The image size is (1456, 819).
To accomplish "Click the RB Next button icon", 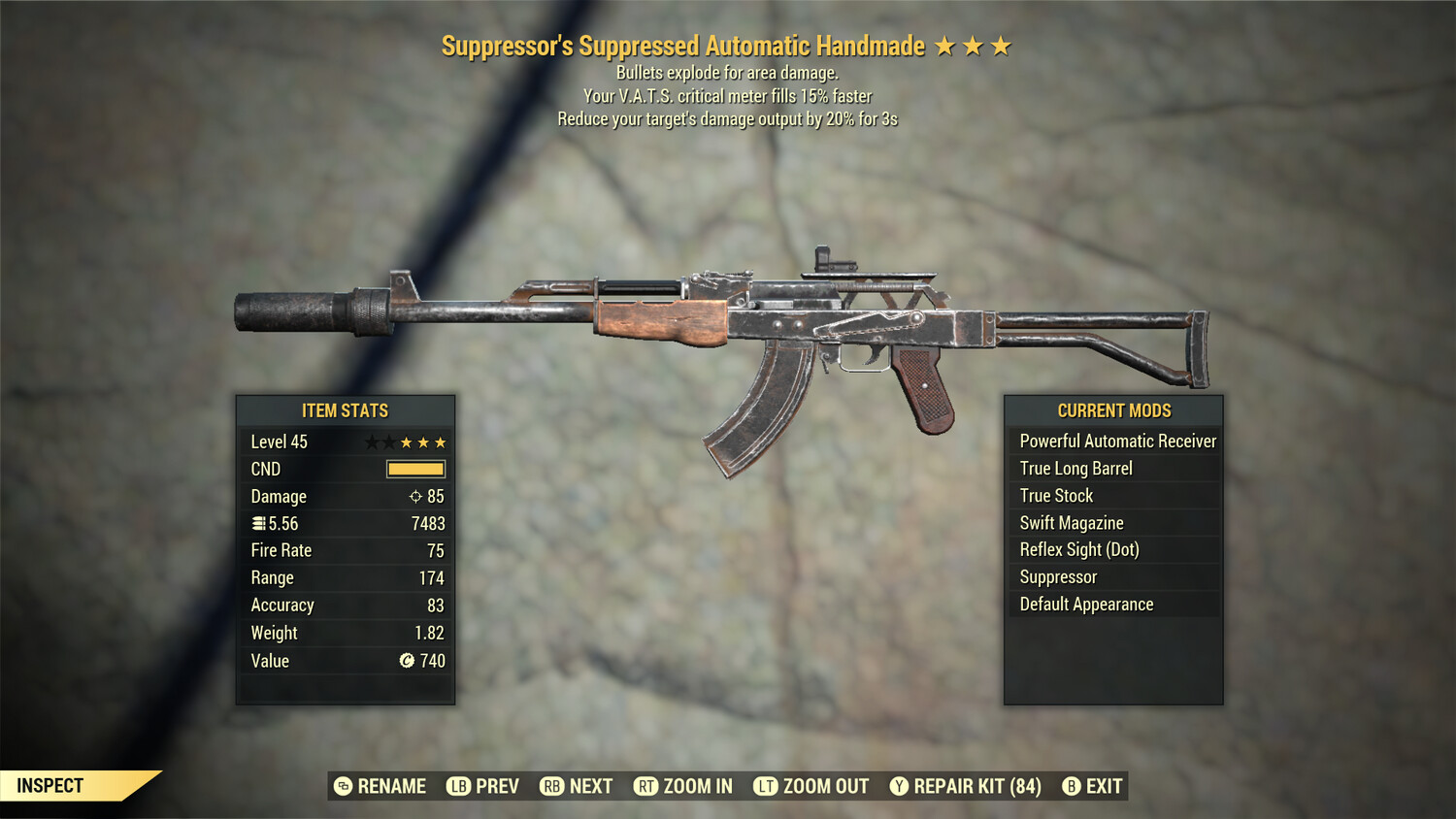I will (x=551, y=786).
